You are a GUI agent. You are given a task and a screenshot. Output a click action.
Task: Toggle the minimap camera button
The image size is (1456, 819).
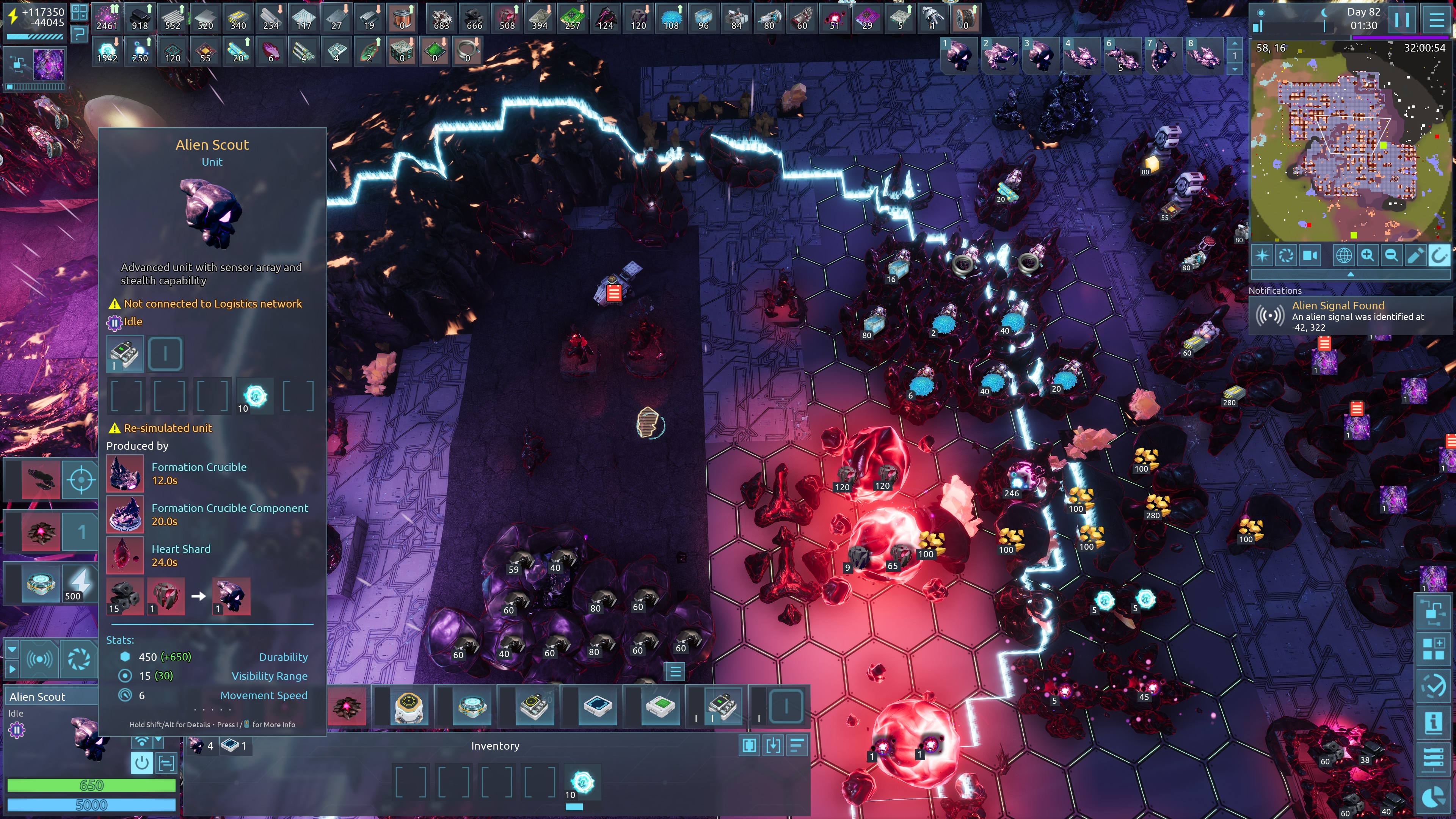(1310, 256)
